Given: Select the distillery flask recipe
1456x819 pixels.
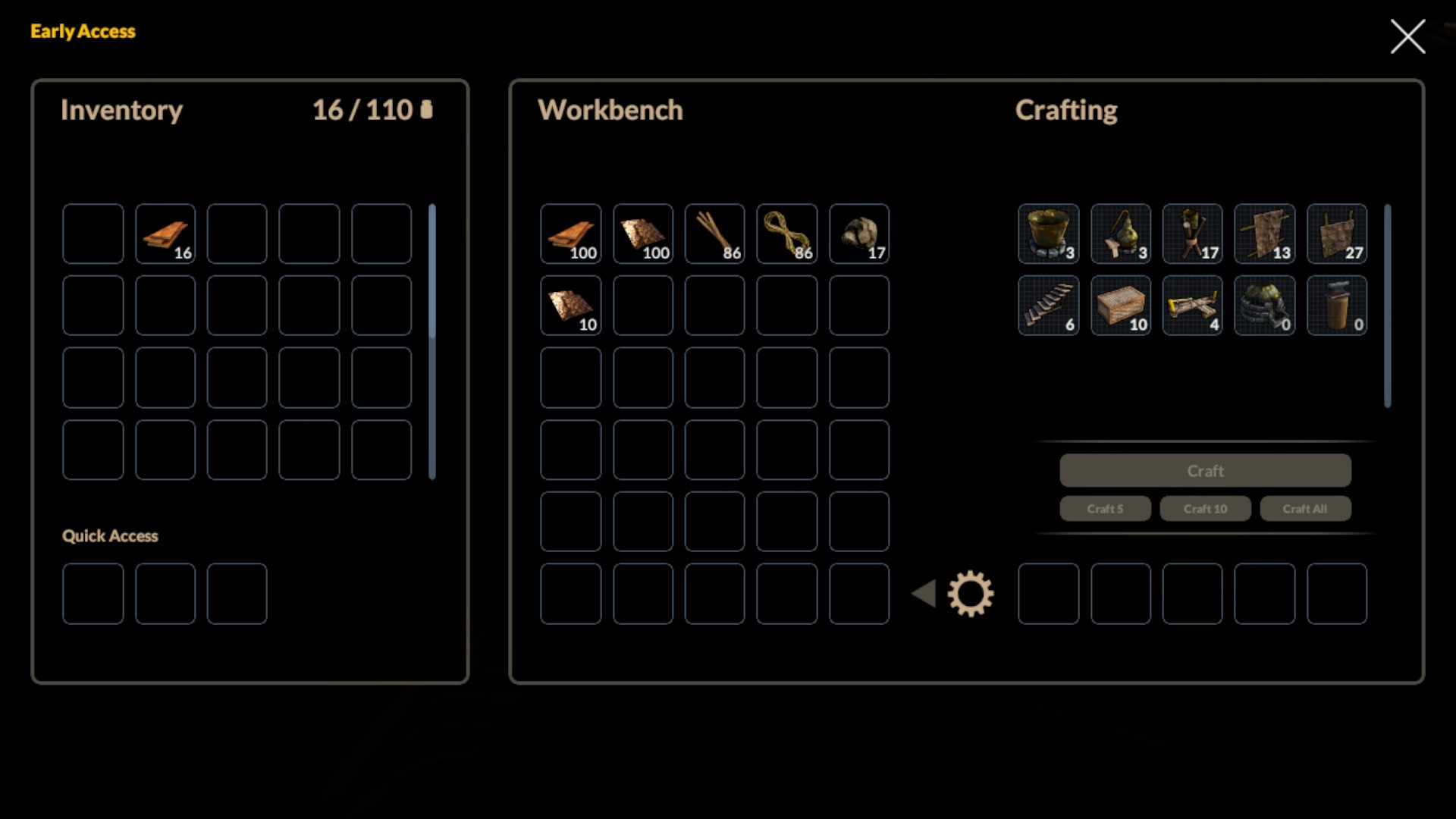Looking at the screenshot, I should pos(1120,234).
